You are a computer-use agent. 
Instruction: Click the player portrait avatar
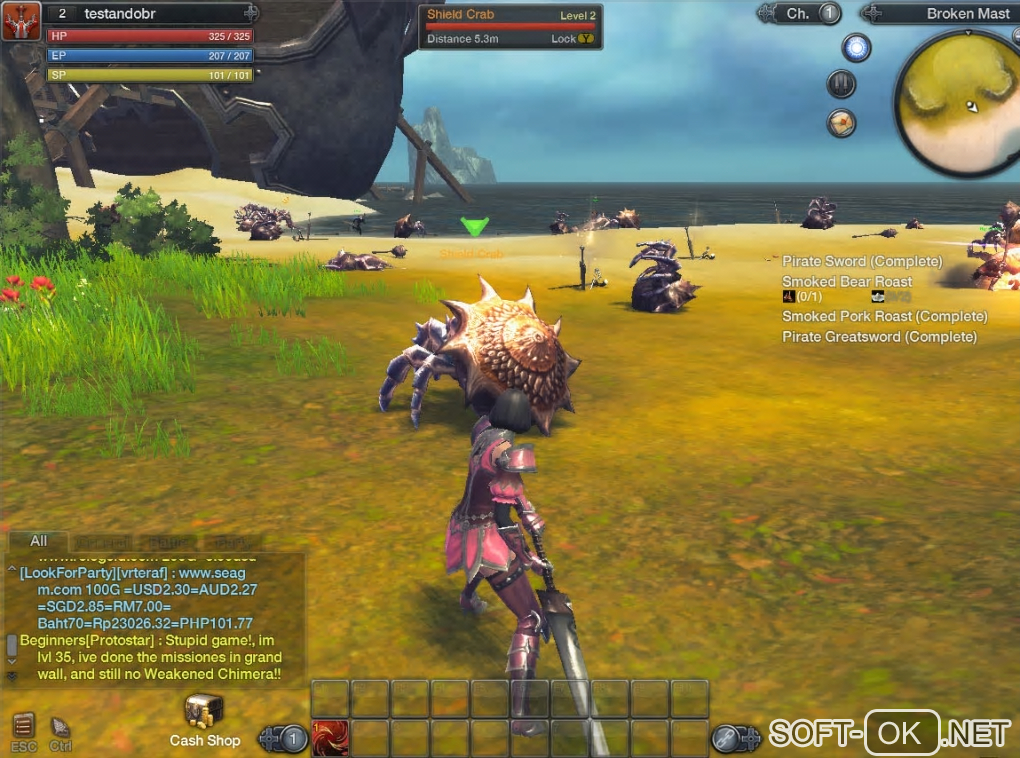(x=20, y=21)
